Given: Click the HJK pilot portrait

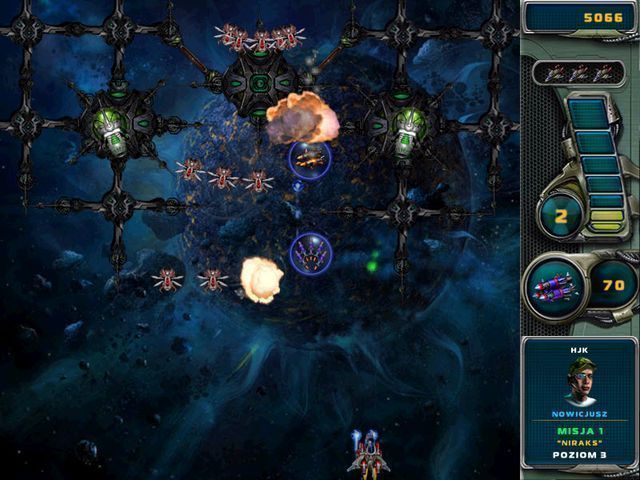Looking at the screenshot, I should click(579, 380).
